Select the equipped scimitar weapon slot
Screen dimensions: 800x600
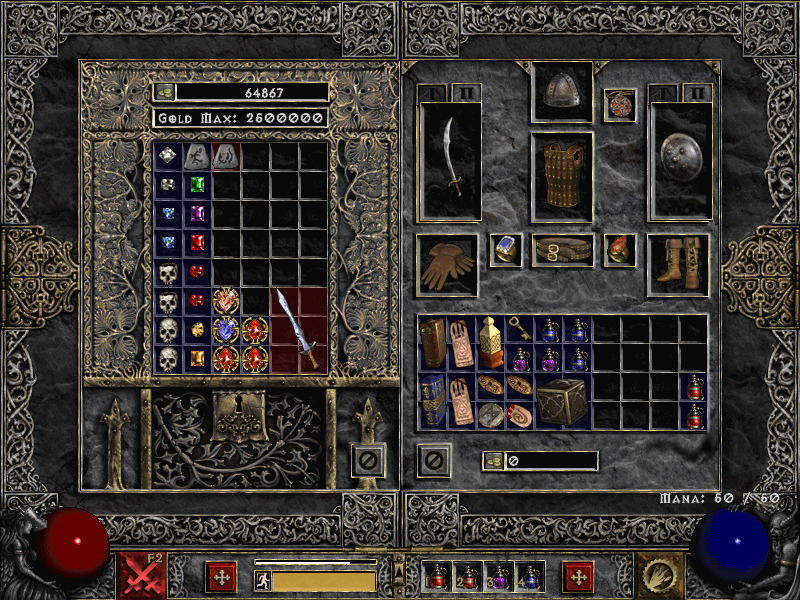450,160
